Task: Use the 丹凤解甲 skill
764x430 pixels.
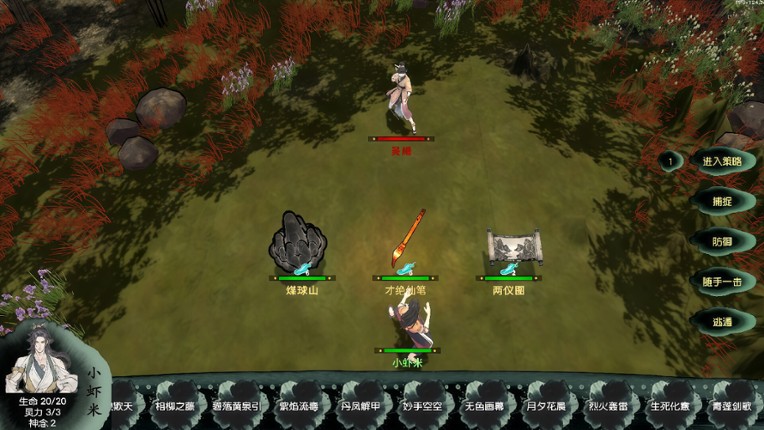Action: point(361,406)
